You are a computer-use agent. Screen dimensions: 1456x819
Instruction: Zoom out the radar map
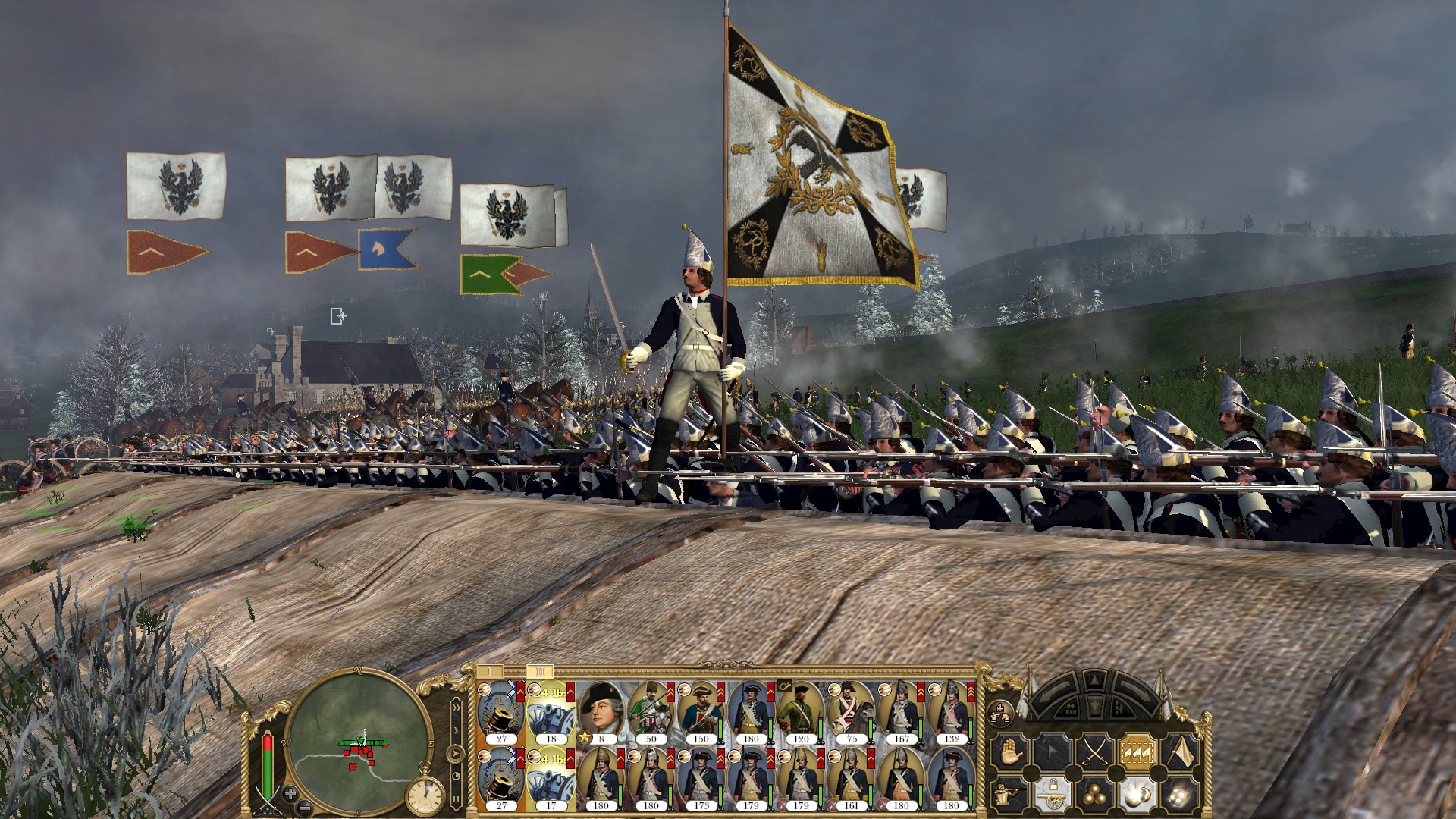[x=305, y=805]
